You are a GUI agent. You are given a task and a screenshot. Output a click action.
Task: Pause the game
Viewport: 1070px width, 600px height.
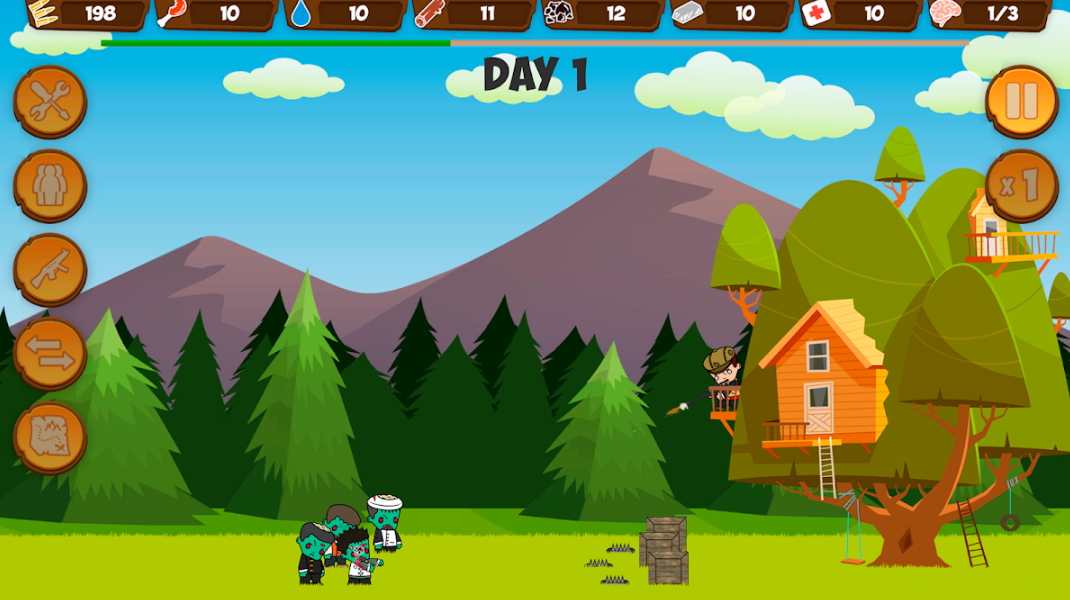1021,102
